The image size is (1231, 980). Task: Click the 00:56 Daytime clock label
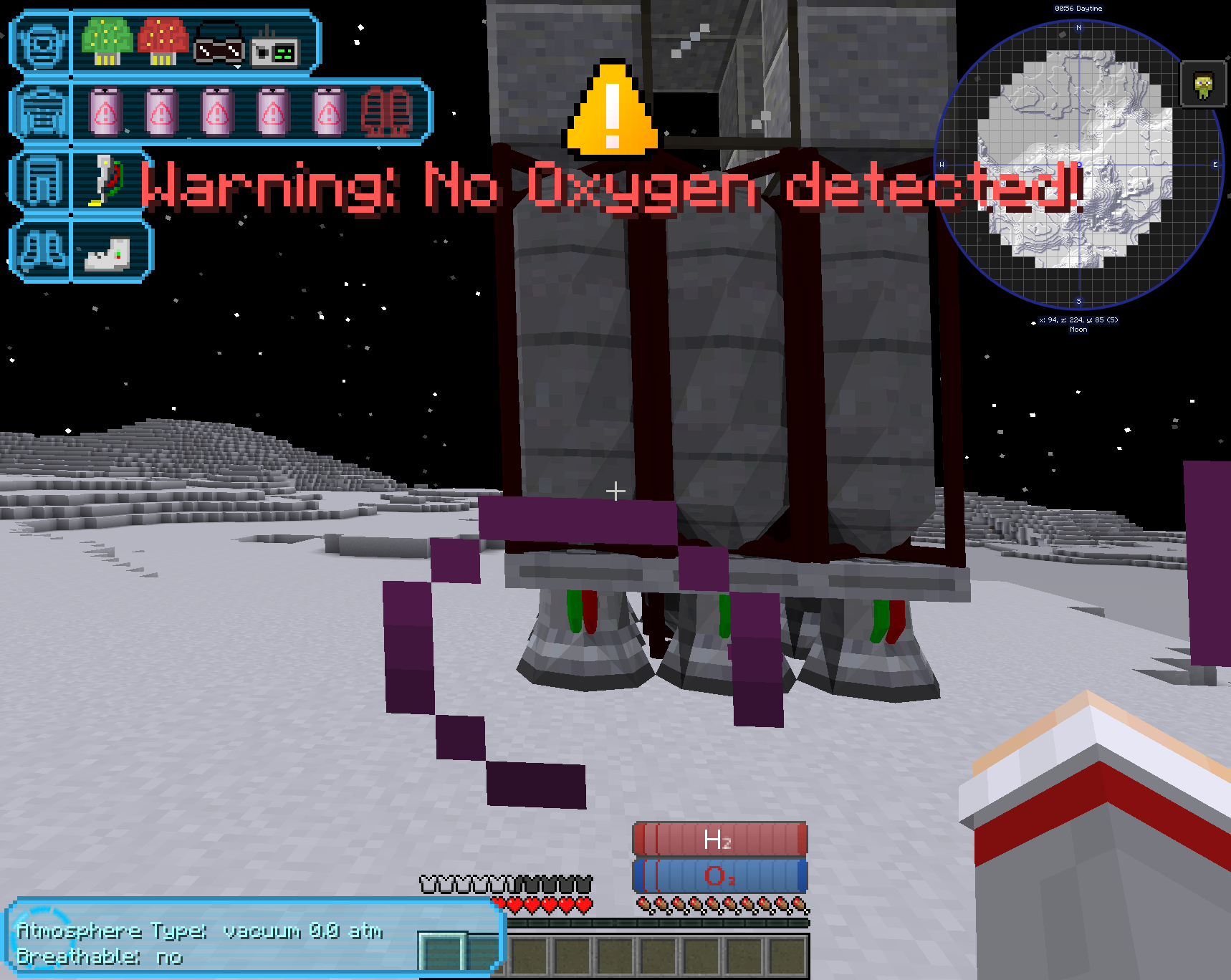[x=1077, y=8]
